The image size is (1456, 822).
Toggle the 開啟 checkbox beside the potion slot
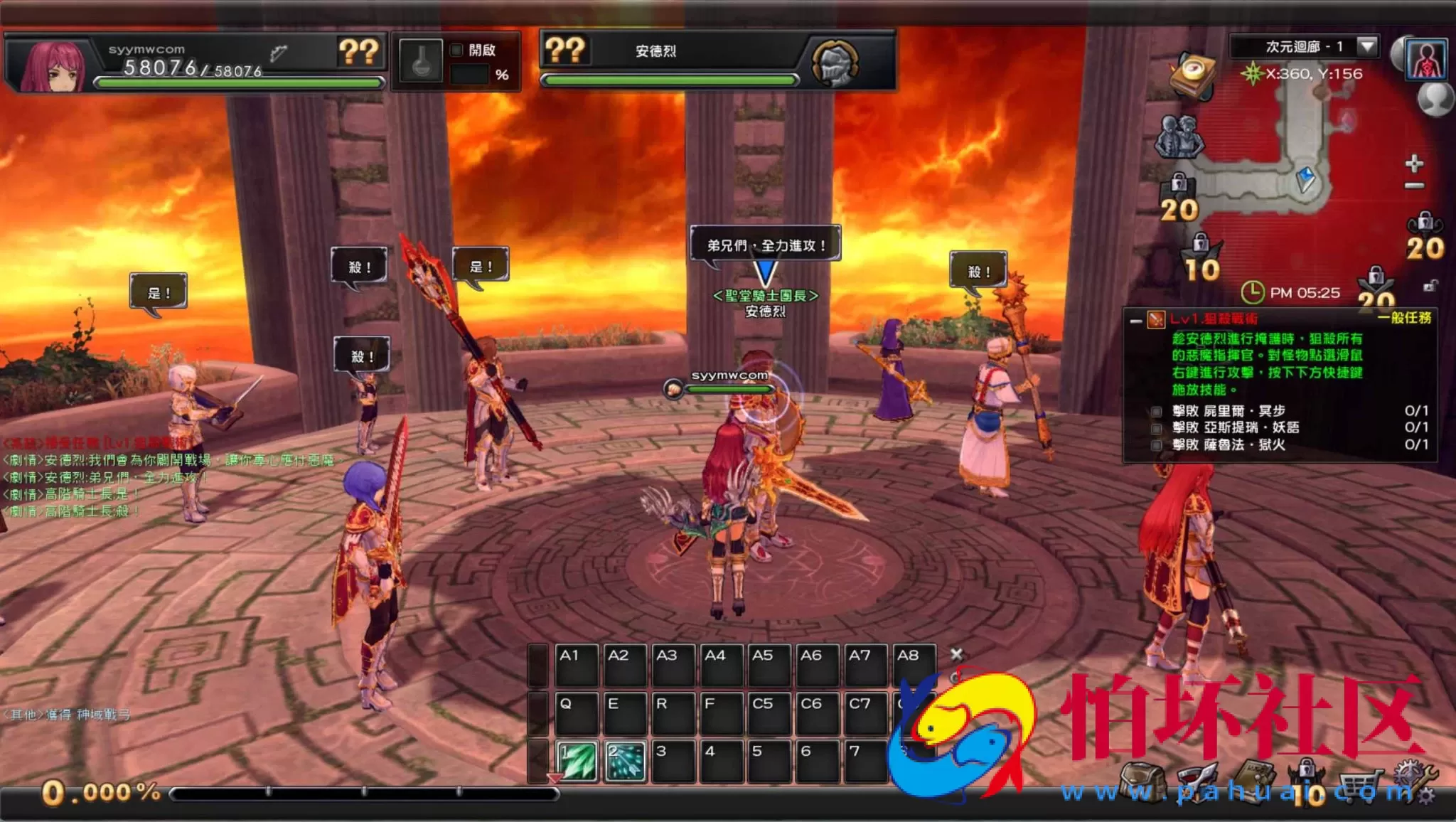[456, 50]
